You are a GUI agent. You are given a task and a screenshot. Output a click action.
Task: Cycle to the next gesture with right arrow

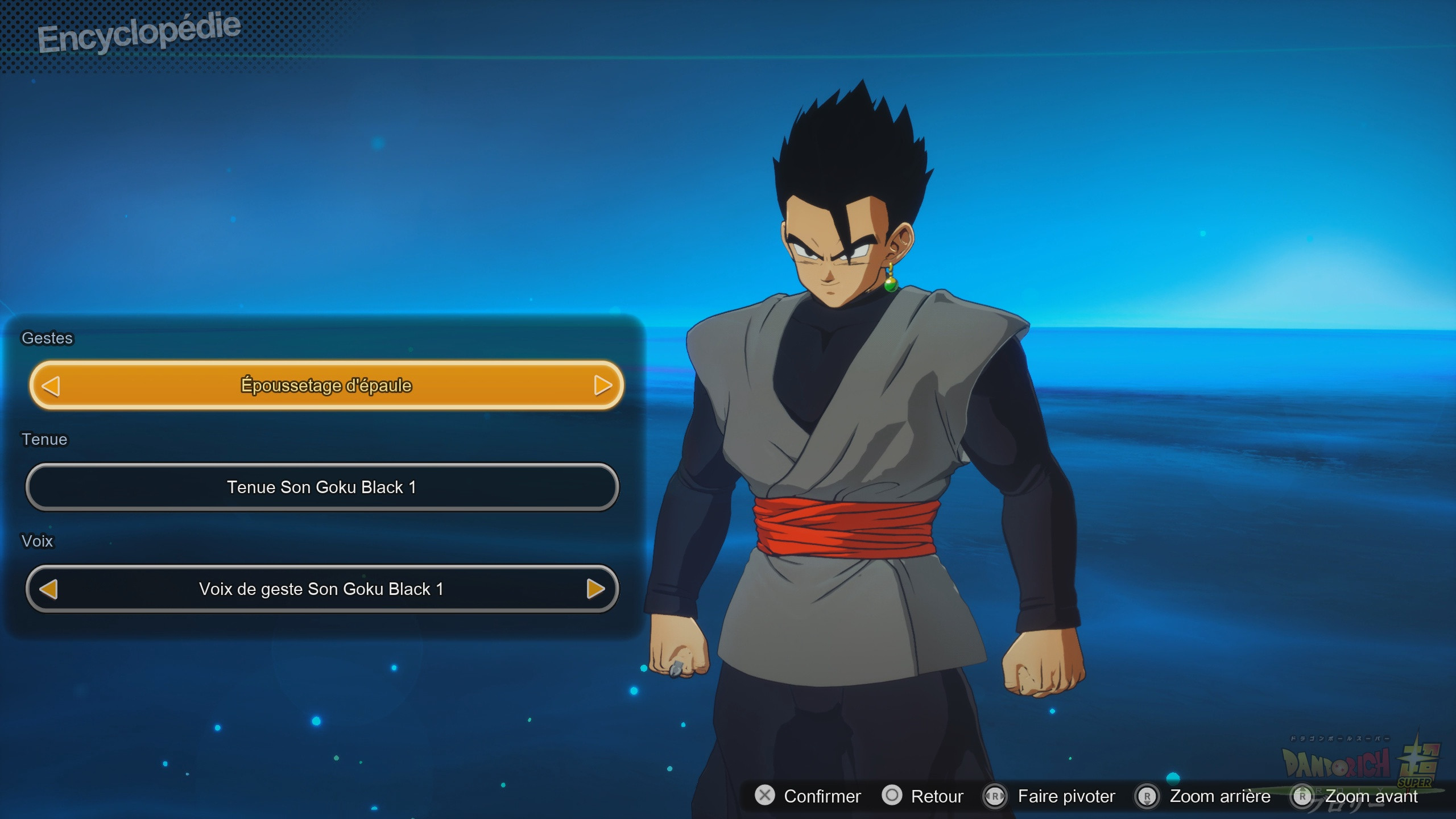[602, 386]
